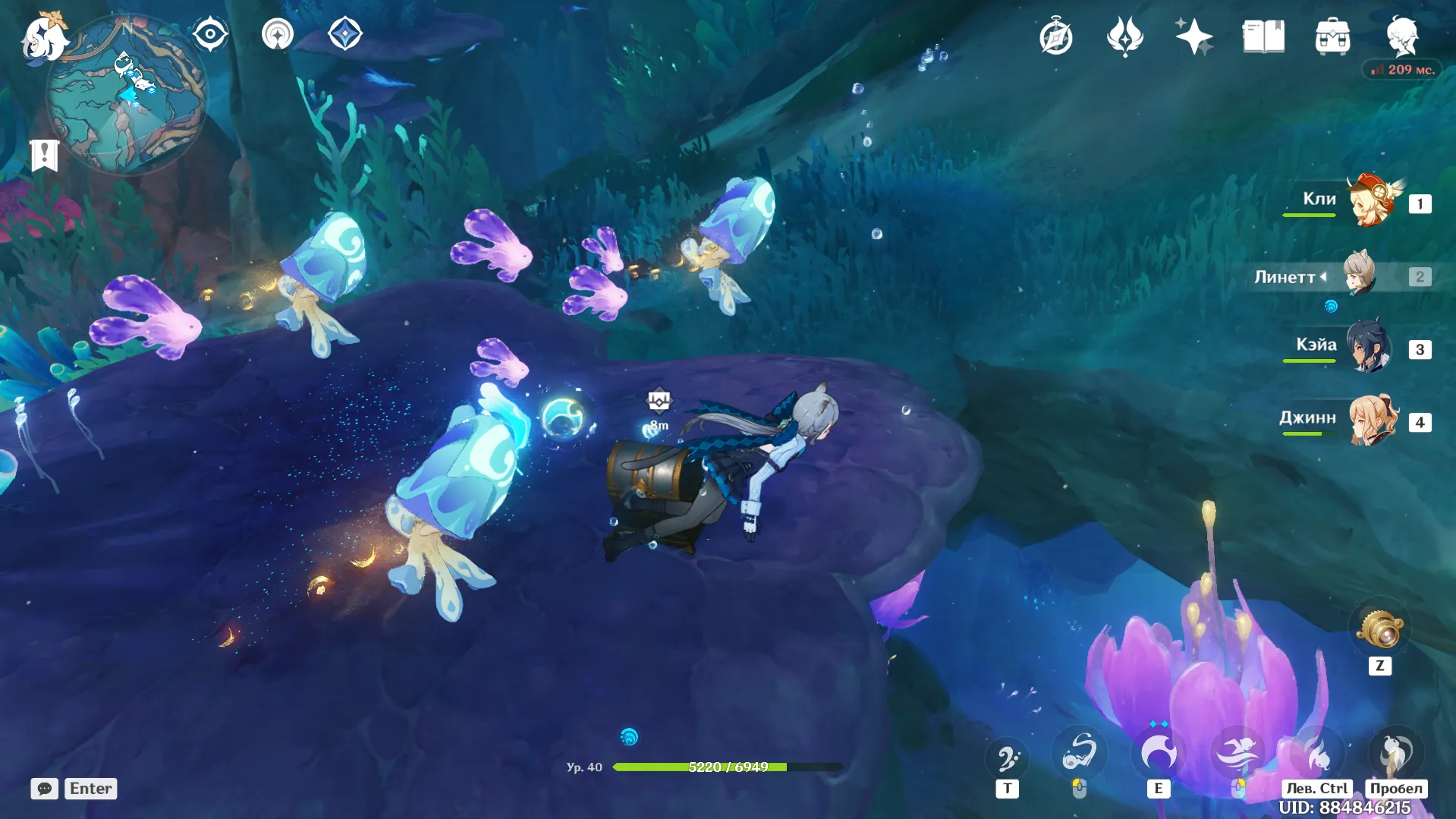Open the battle pass icon

(x=1124, y=36)
